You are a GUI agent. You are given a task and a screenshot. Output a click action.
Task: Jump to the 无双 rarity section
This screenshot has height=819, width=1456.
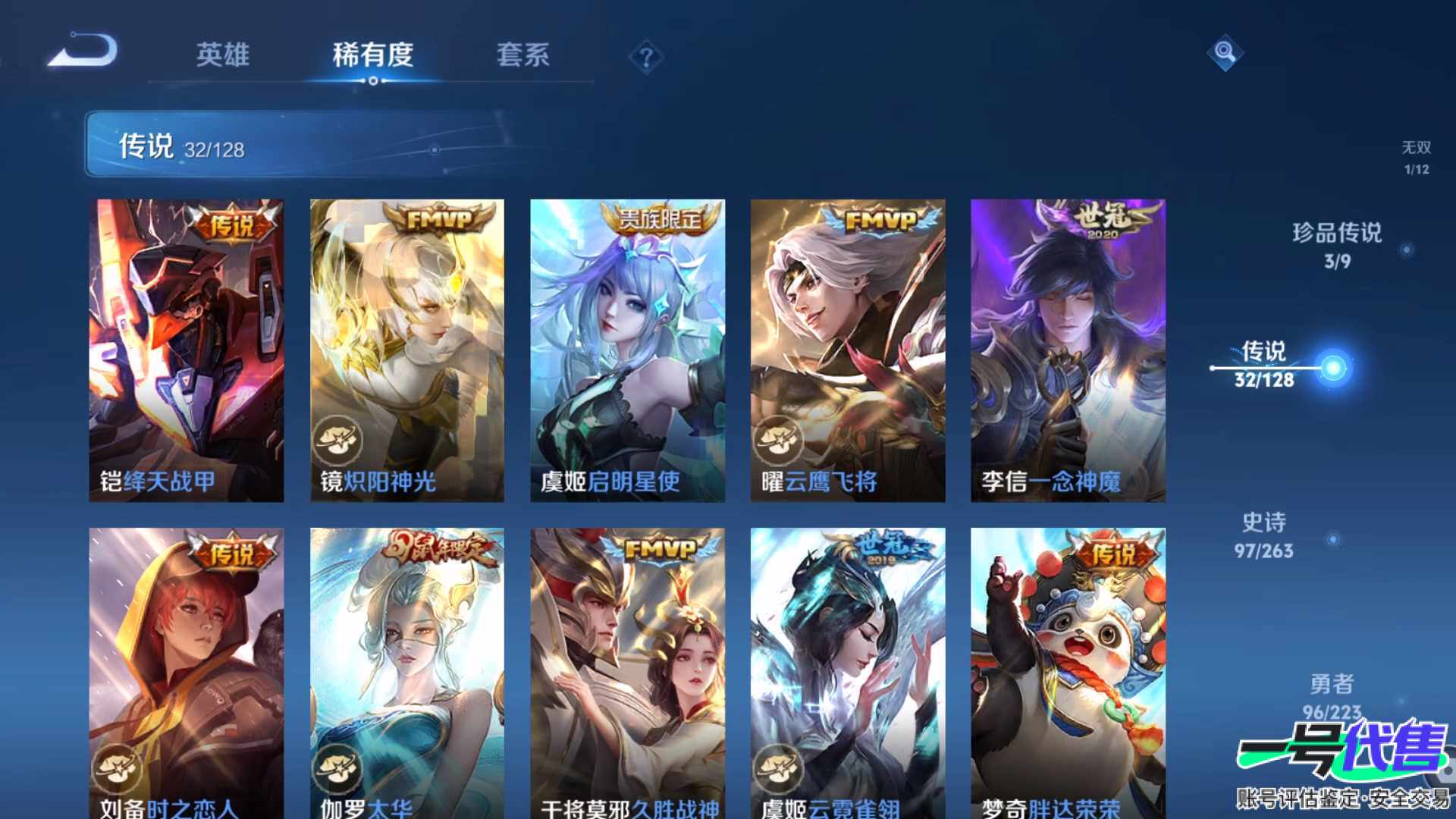pos(1416,157)
